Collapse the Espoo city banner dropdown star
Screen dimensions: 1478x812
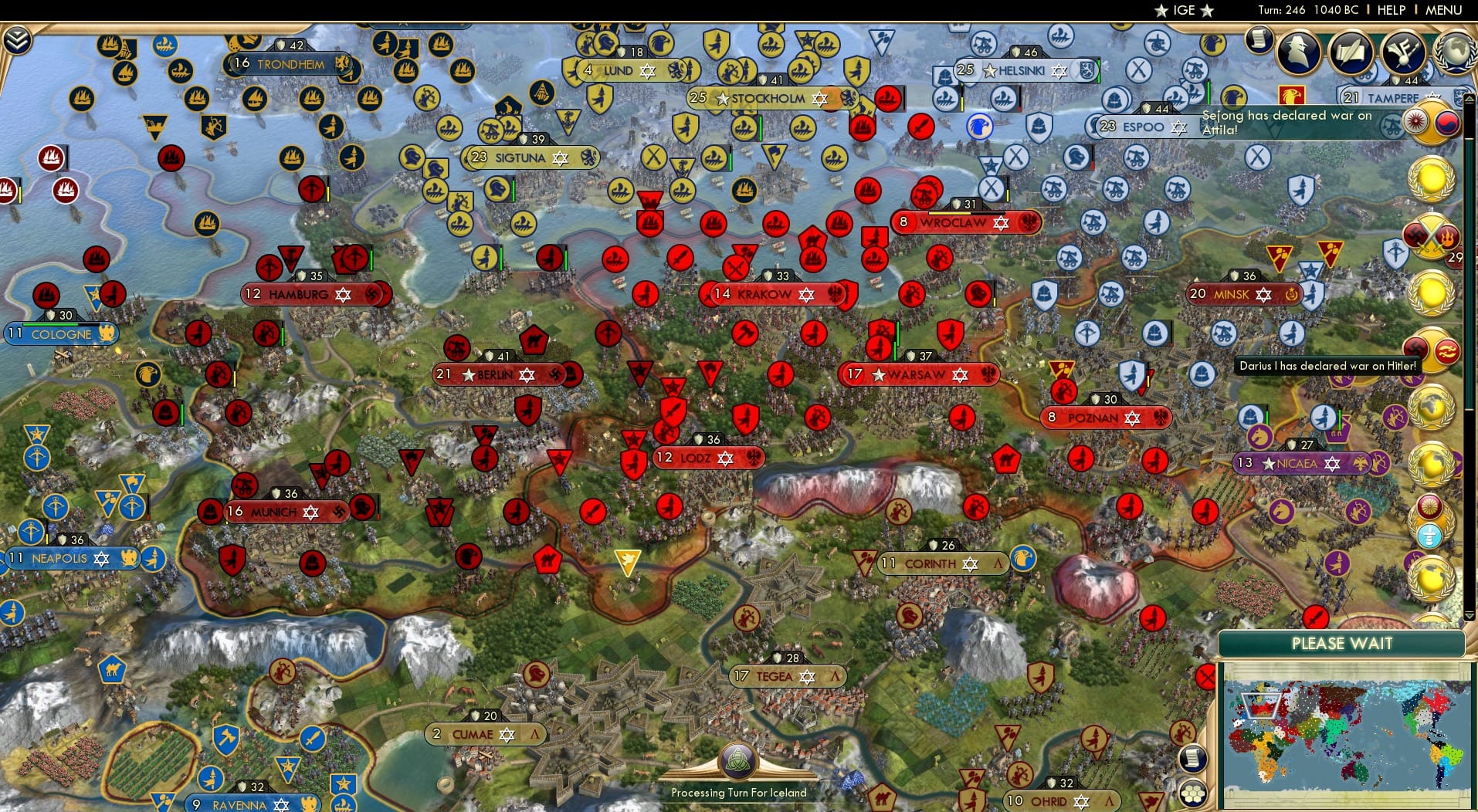pos(1179,127)
